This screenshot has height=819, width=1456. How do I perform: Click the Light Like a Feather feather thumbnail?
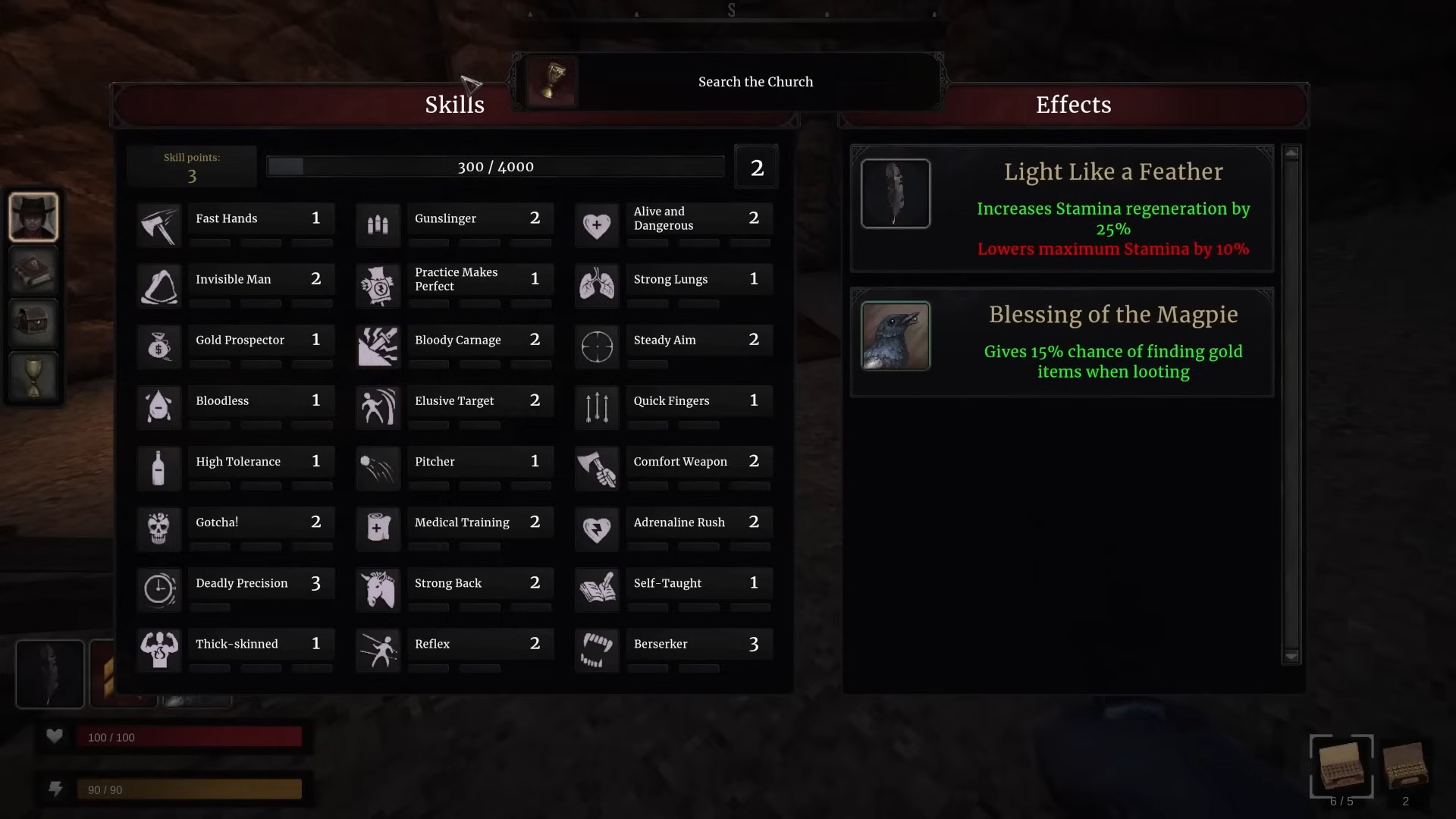[896, 193]
